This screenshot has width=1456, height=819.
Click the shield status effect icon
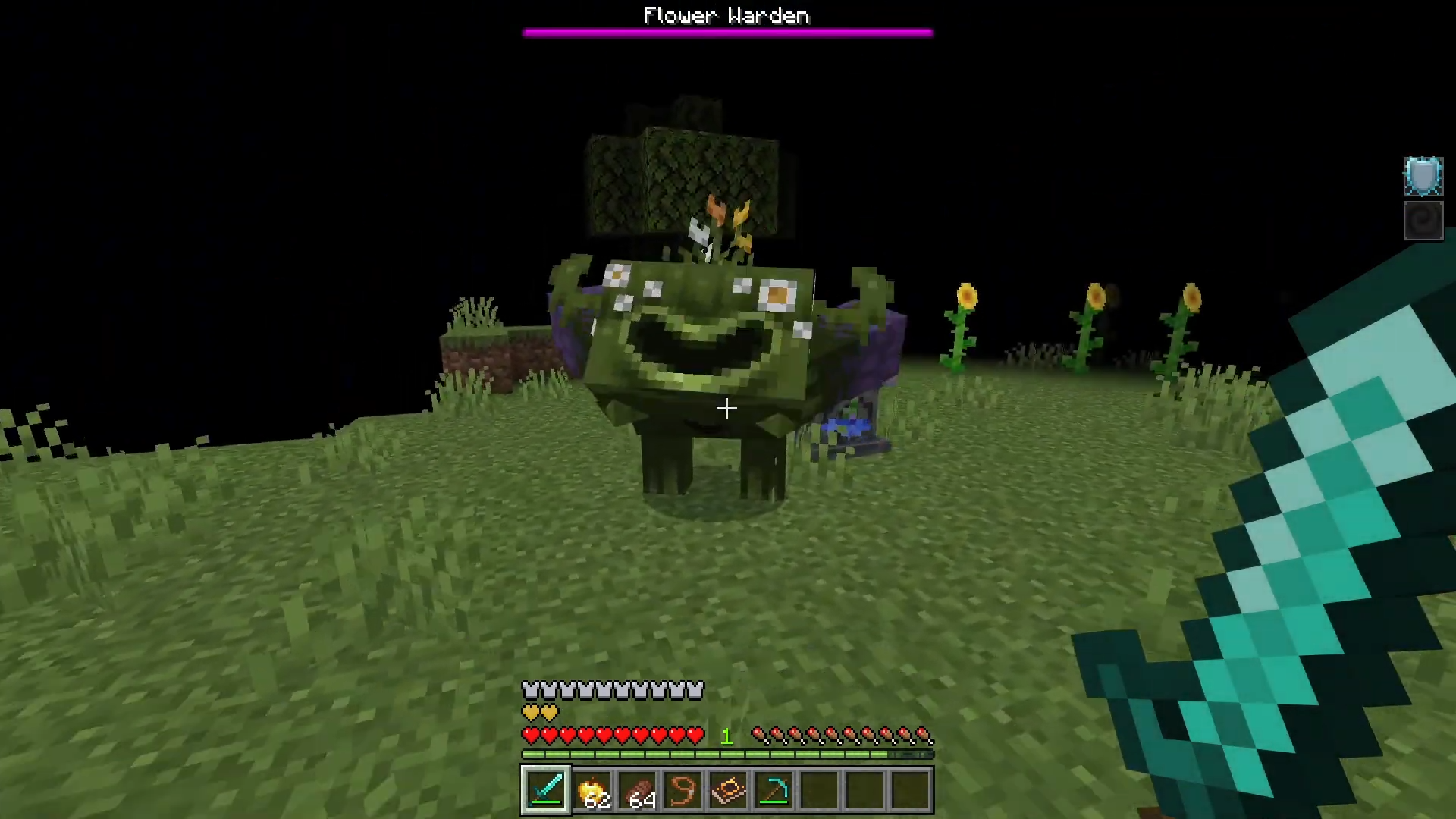click(x=1423, y=177)
